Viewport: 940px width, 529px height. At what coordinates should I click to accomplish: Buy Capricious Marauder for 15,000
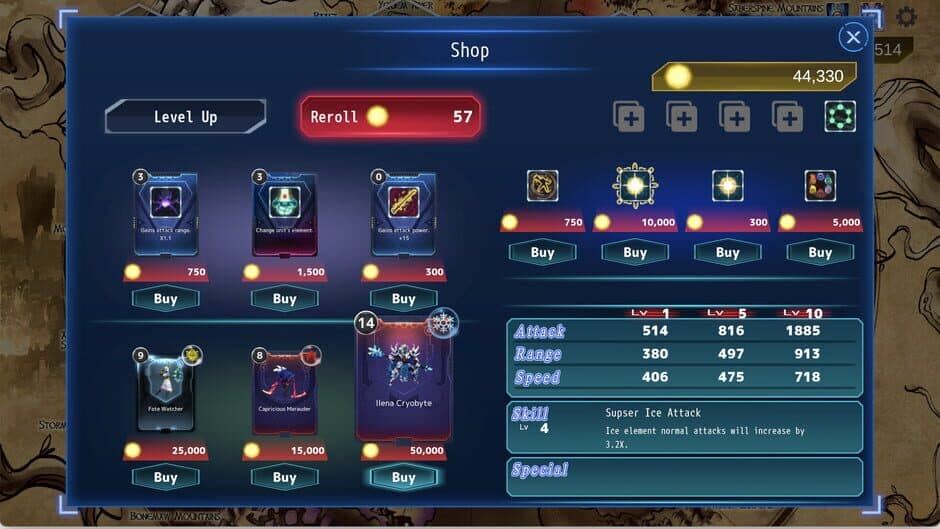(x=284, y=477)
